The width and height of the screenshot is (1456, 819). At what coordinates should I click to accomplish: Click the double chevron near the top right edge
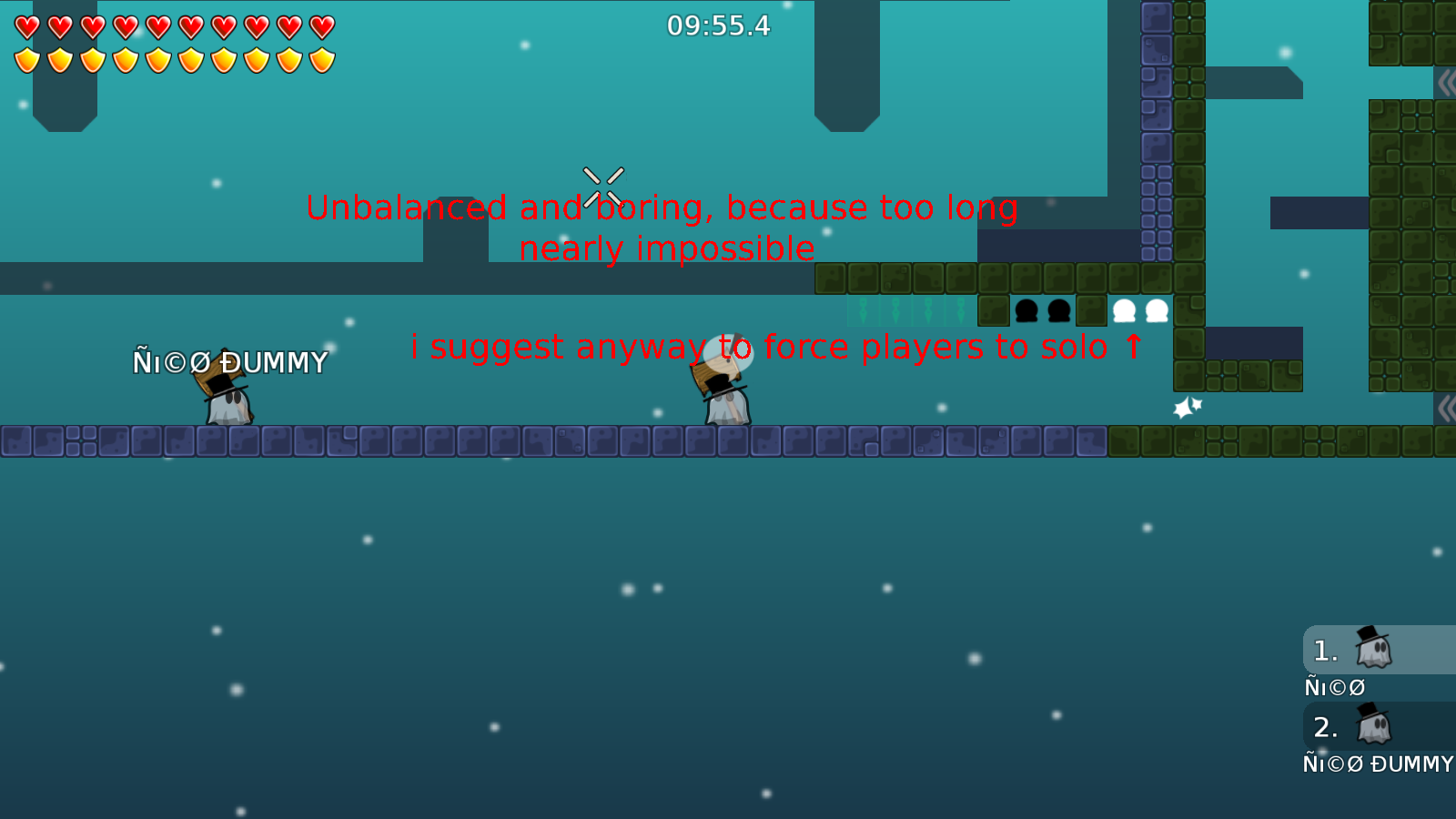coord(1448,82)
